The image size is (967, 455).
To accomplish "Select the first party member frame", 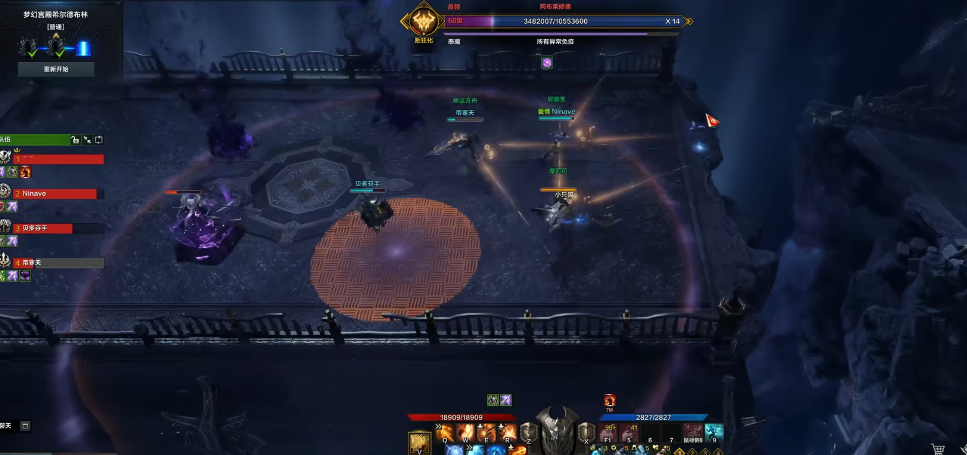I will coord(54,158).
